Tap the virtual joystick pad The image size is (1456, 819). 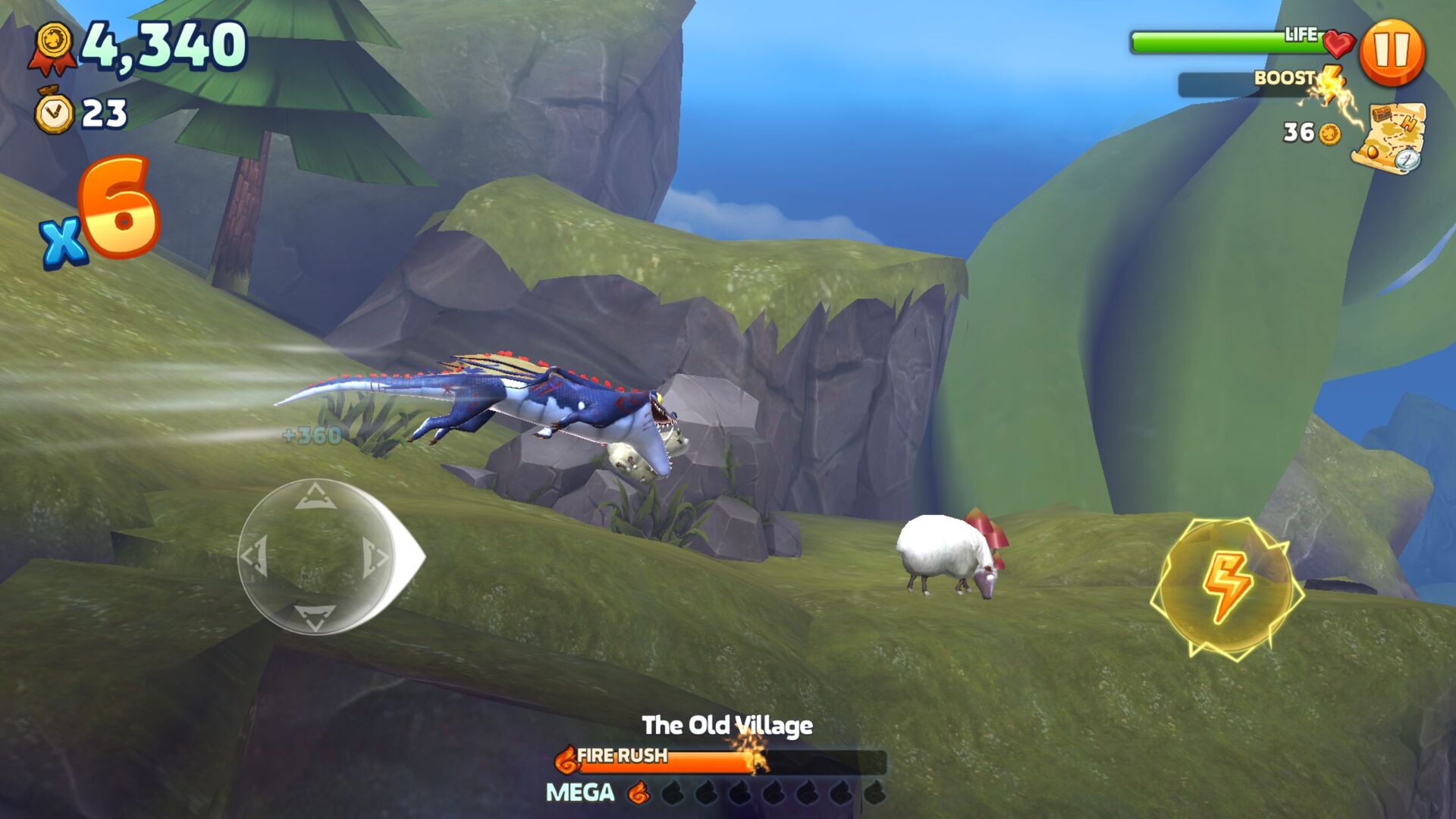[315, 557]
